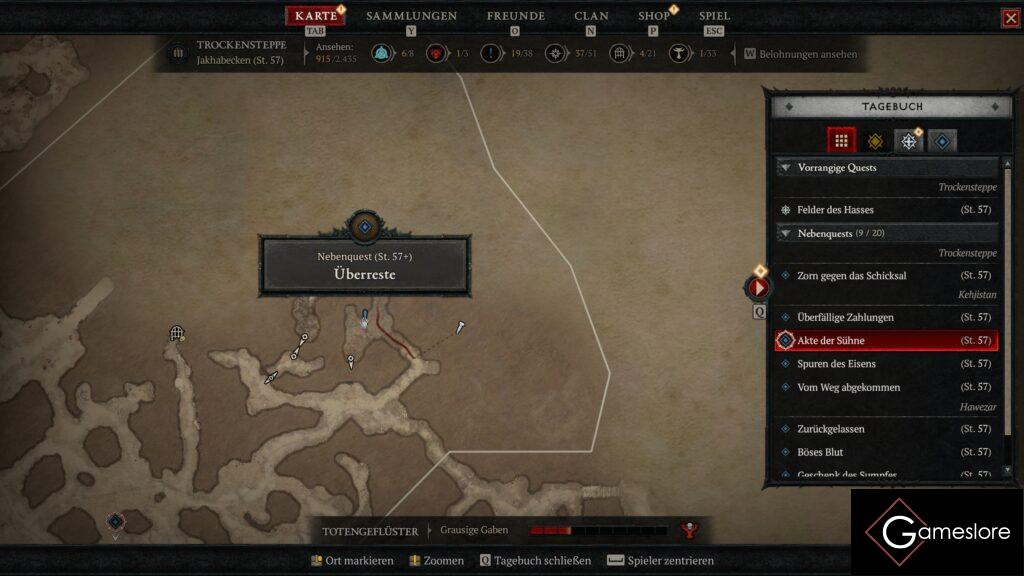The height and width of the screenshot is (576, 1024).
Task: Switch to the Clan tab
Action: pos(591,16)
